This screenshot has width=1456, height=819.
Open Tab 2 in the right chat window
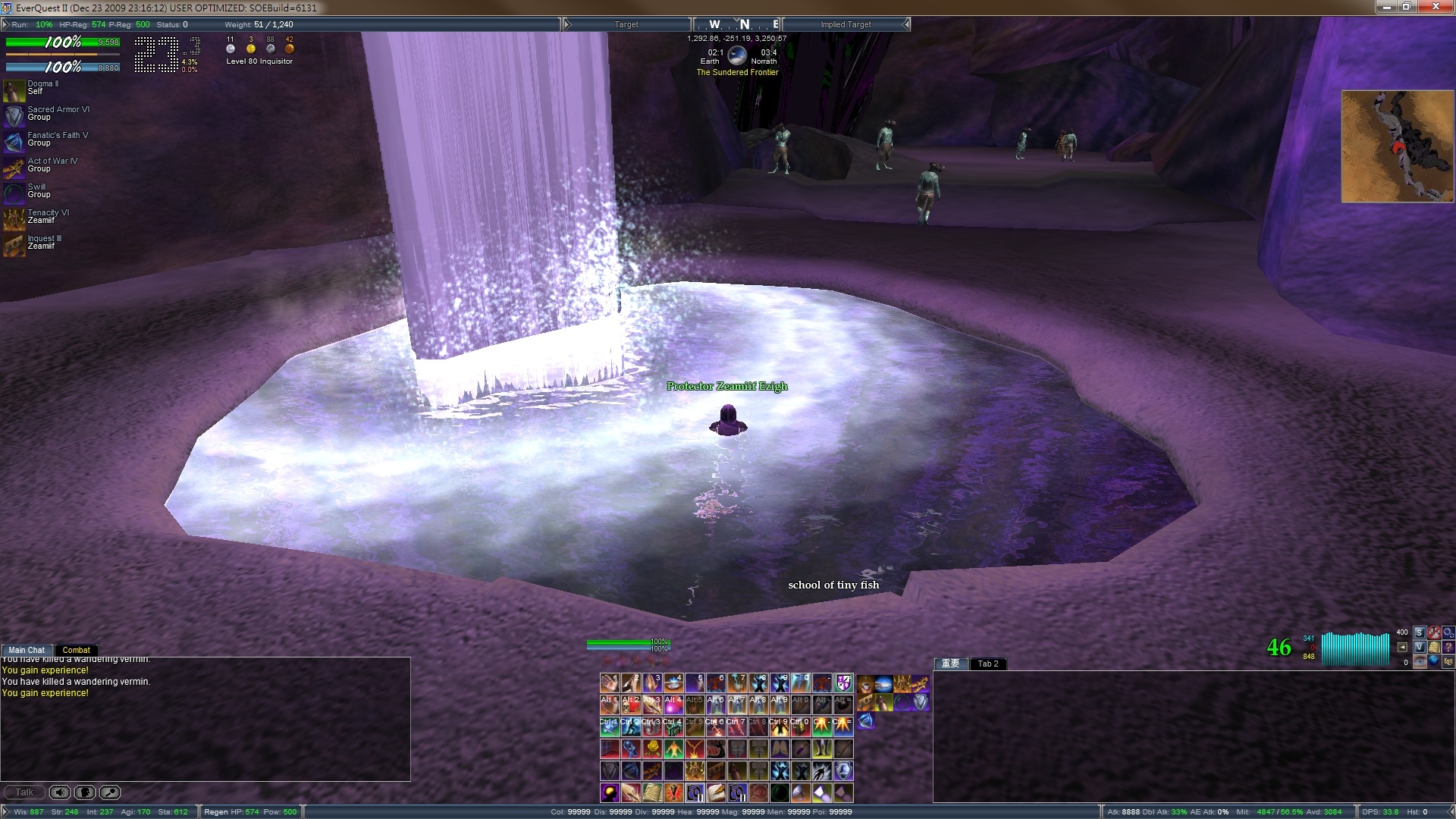988,664
